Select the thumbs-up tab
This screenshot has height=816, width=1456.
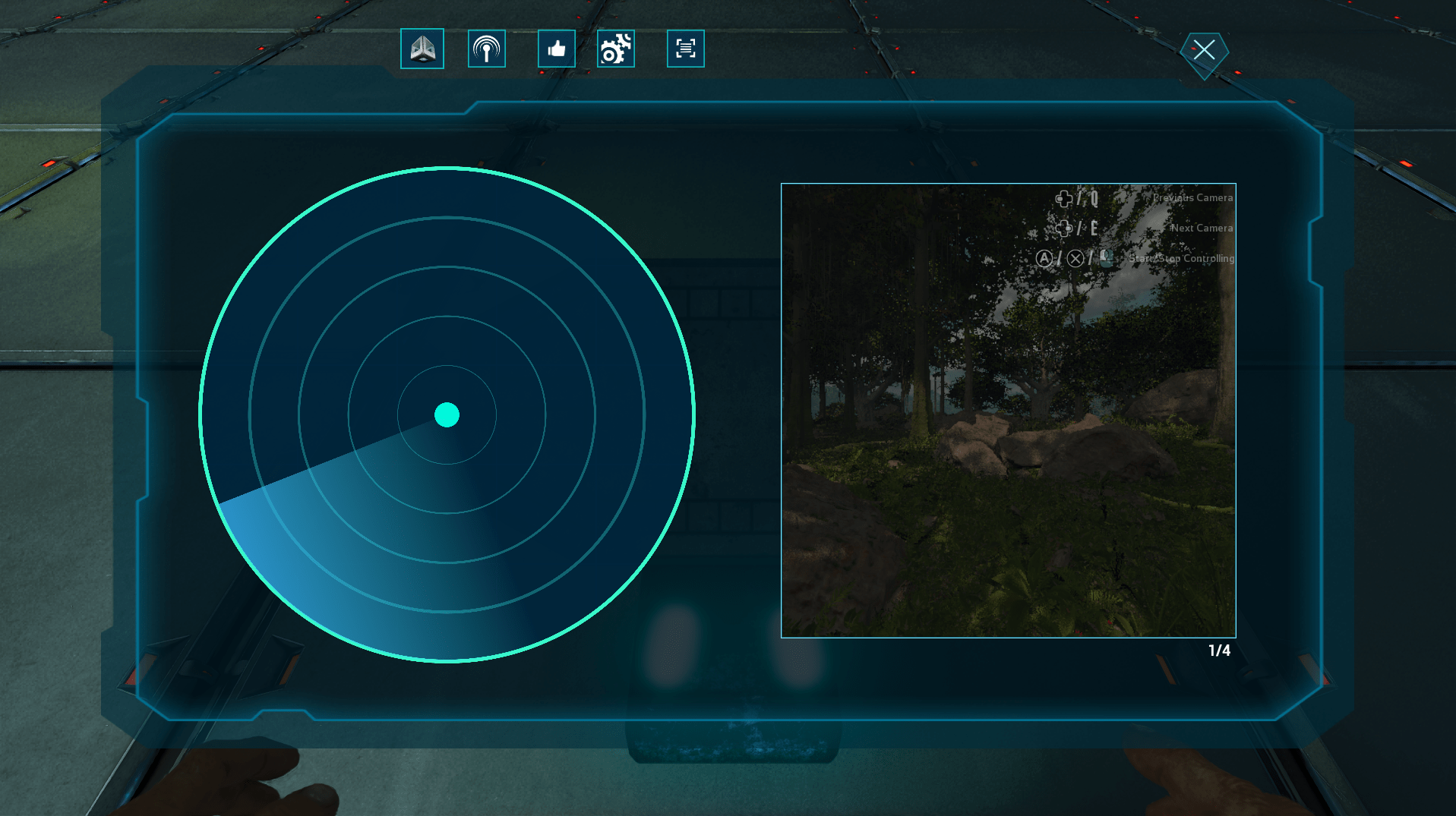pyautogui.click(x=557, y=49)
